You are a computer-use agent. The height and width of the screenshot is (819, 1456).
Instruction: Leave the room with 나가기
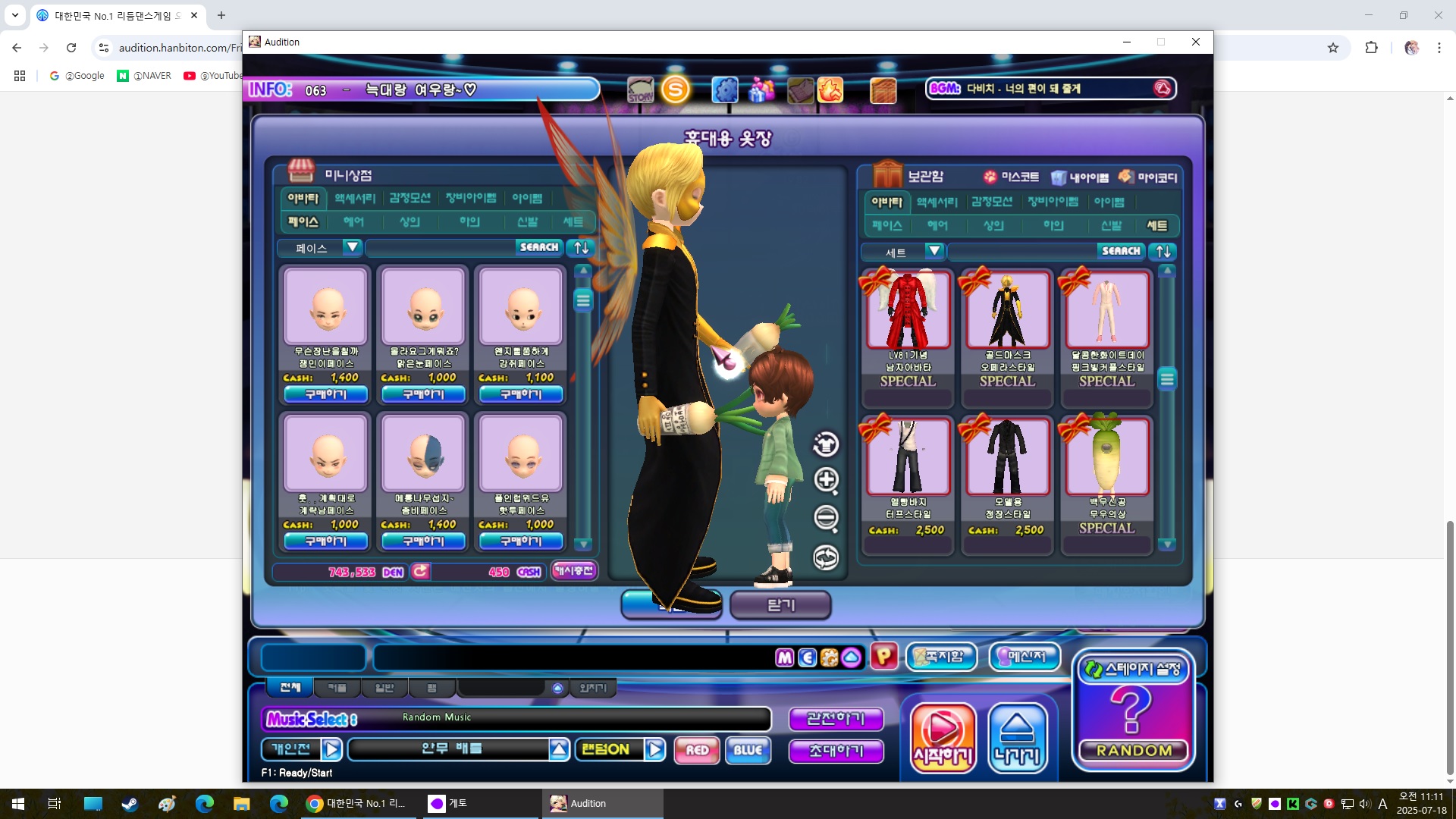(x=1018, y=737)
